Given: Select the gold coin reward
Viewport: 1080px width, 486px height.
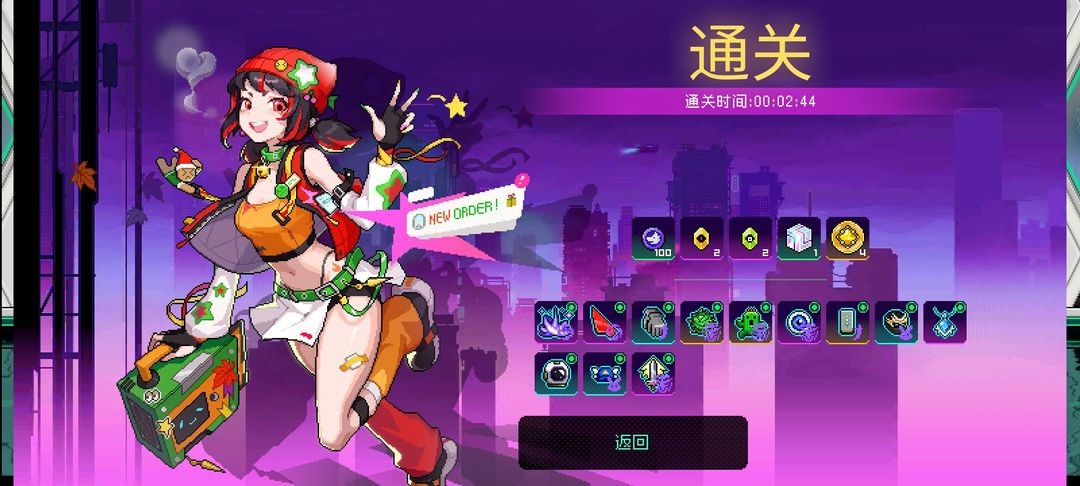Looking at the screenshot, I should pyautogui.click(x=848, y=238).
